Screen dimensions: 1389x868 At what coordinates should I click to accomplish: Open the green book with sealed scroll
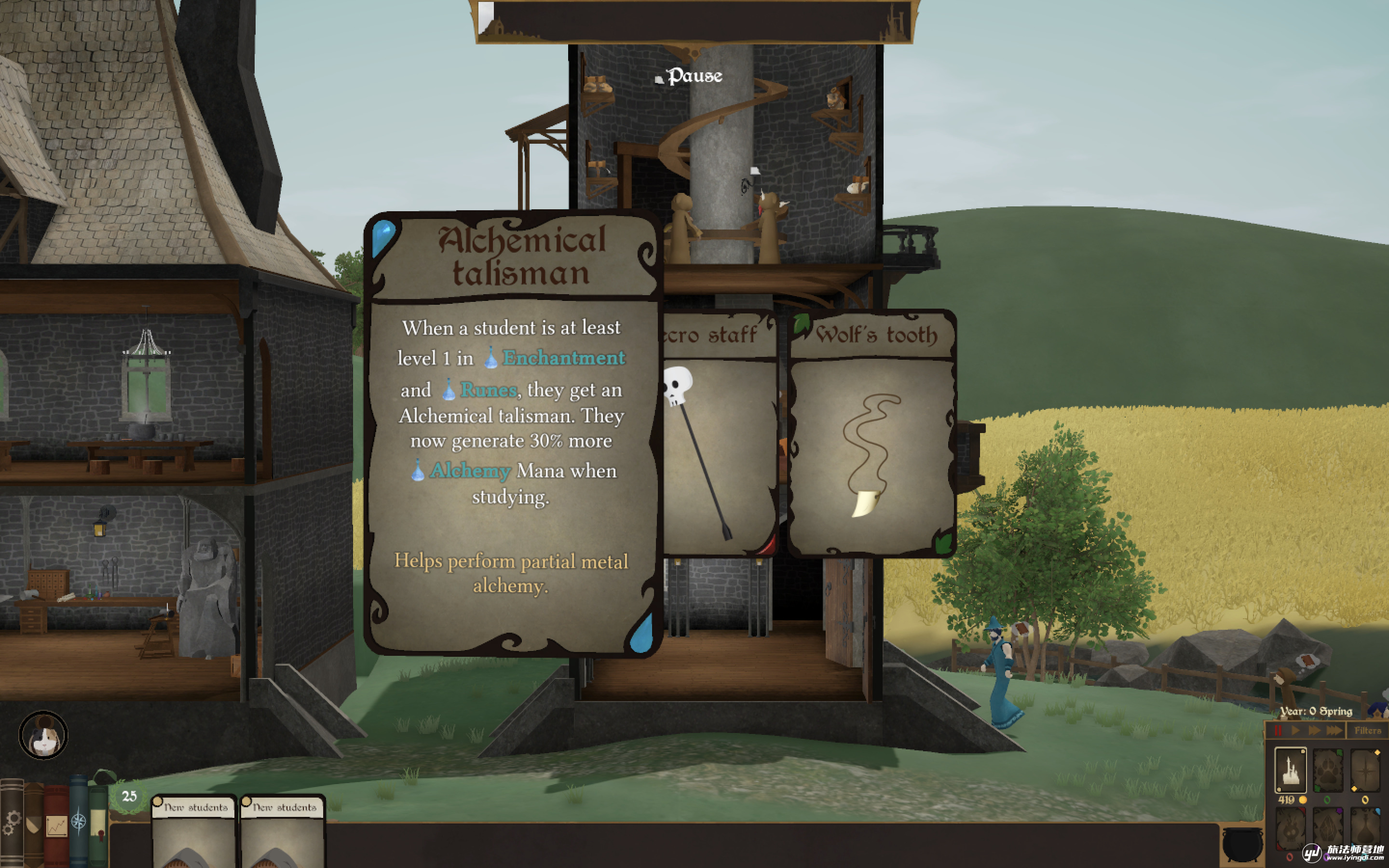pyautogui.click(x=98, y=826)
